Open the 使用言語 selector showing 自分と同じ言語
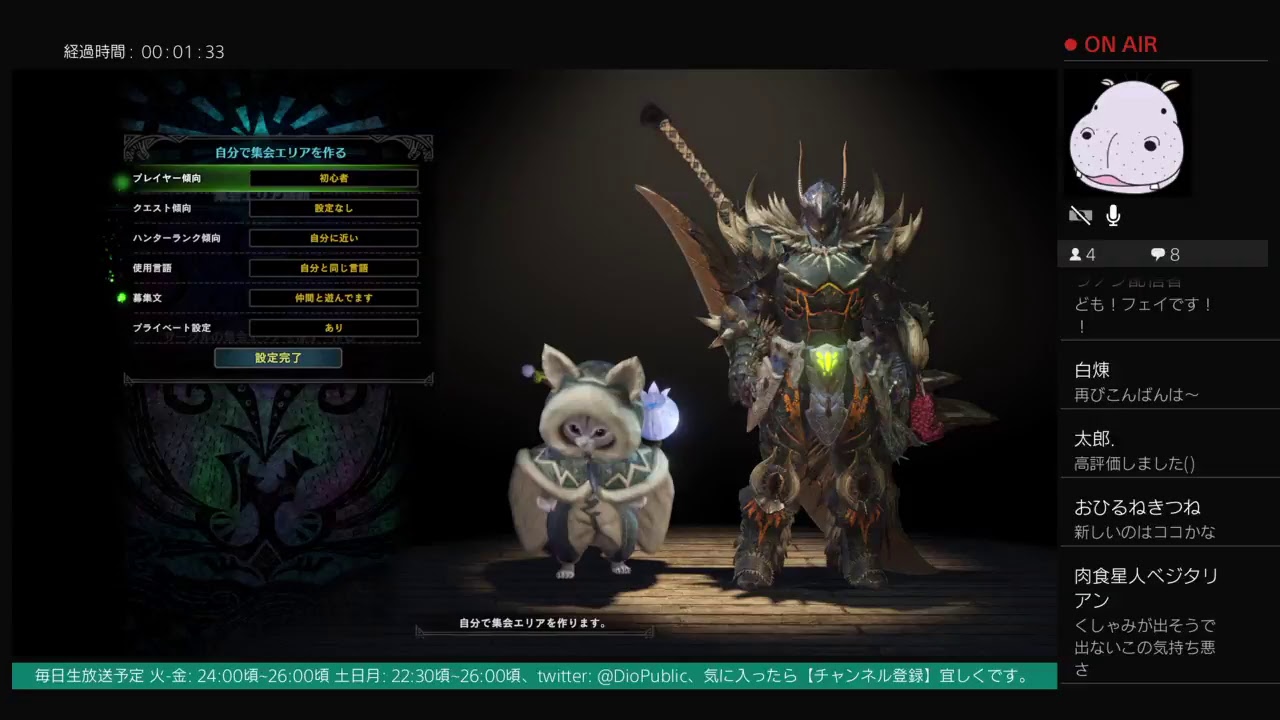 (332, 268)
